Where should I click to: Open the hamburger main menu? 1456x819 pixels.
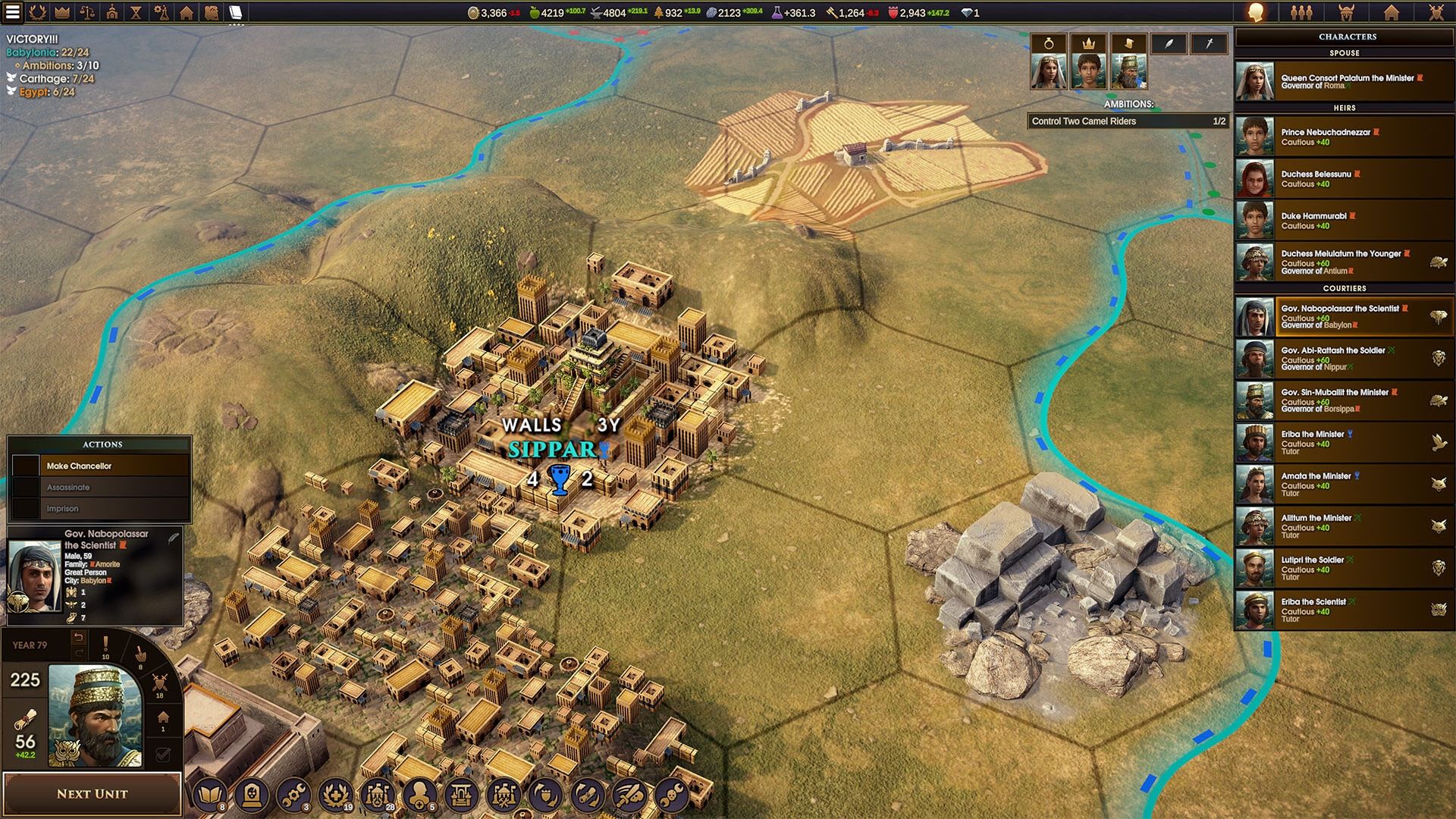click(x=13, y=12)
